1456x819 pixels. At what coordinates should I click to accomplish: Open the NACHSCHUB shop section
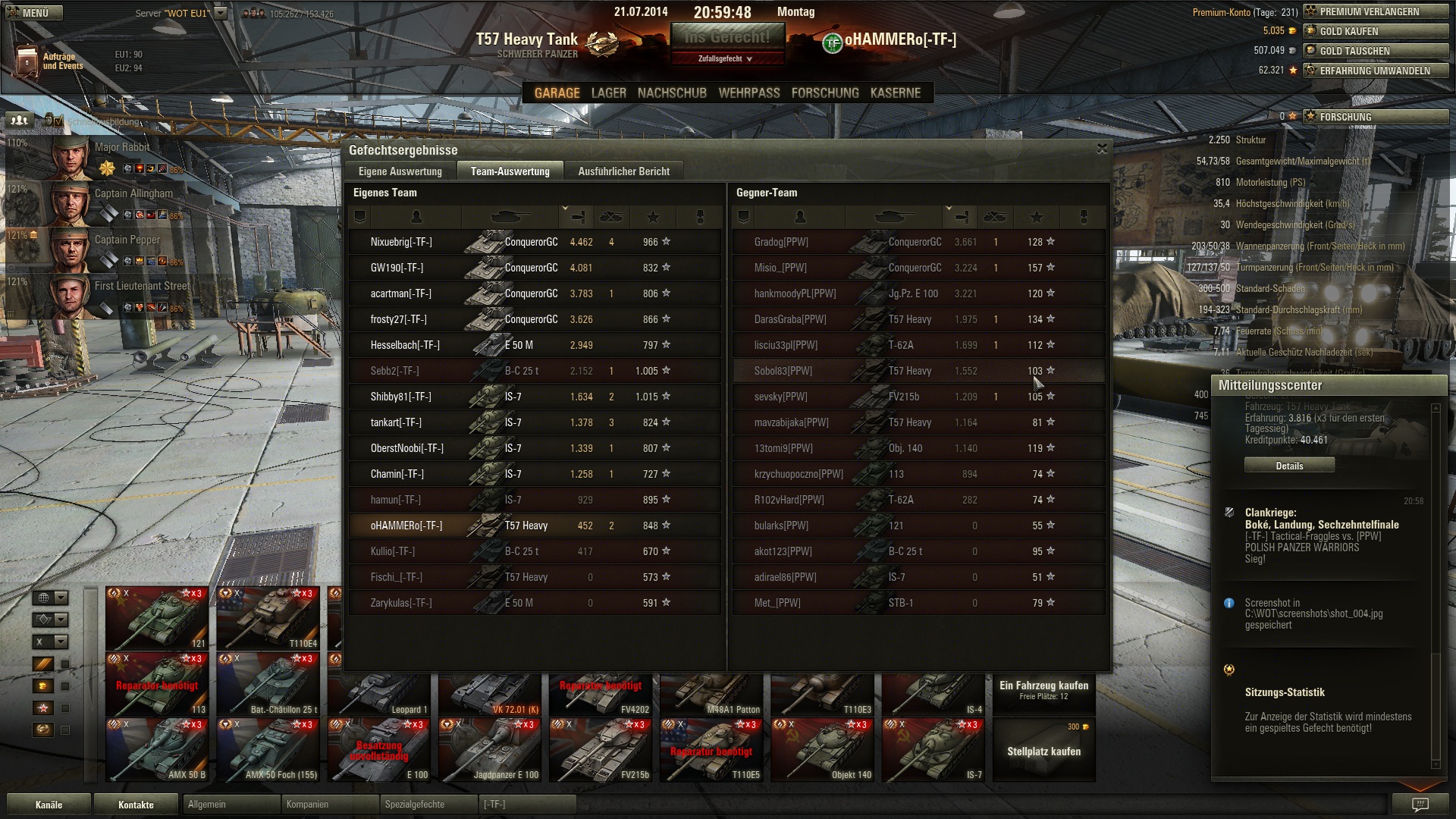pyautogui.click(x=672, y=93)
